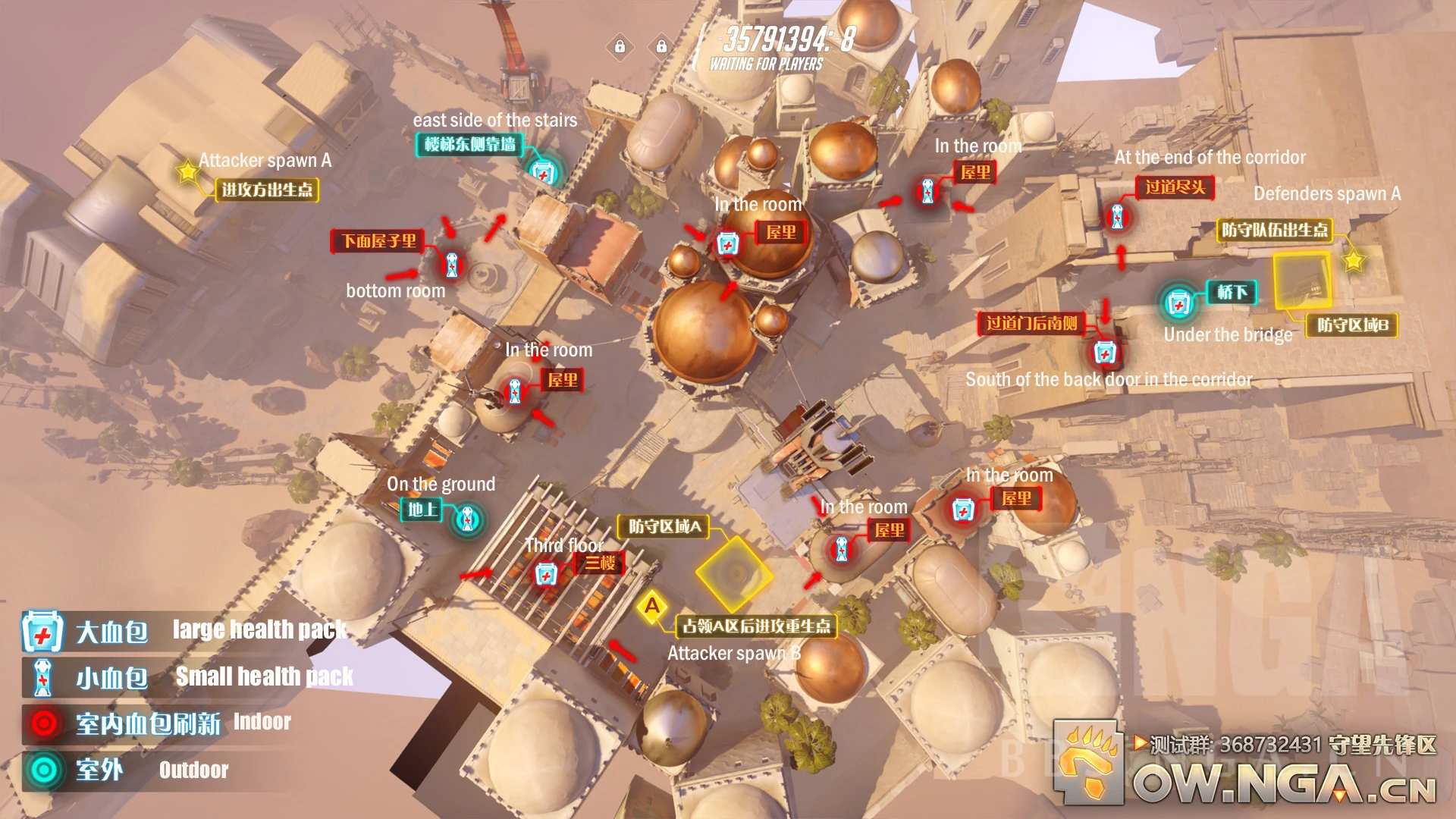Click the health pack east side of the stairs
Screen dimensions: 1456x819
click(x=543, y=173)
